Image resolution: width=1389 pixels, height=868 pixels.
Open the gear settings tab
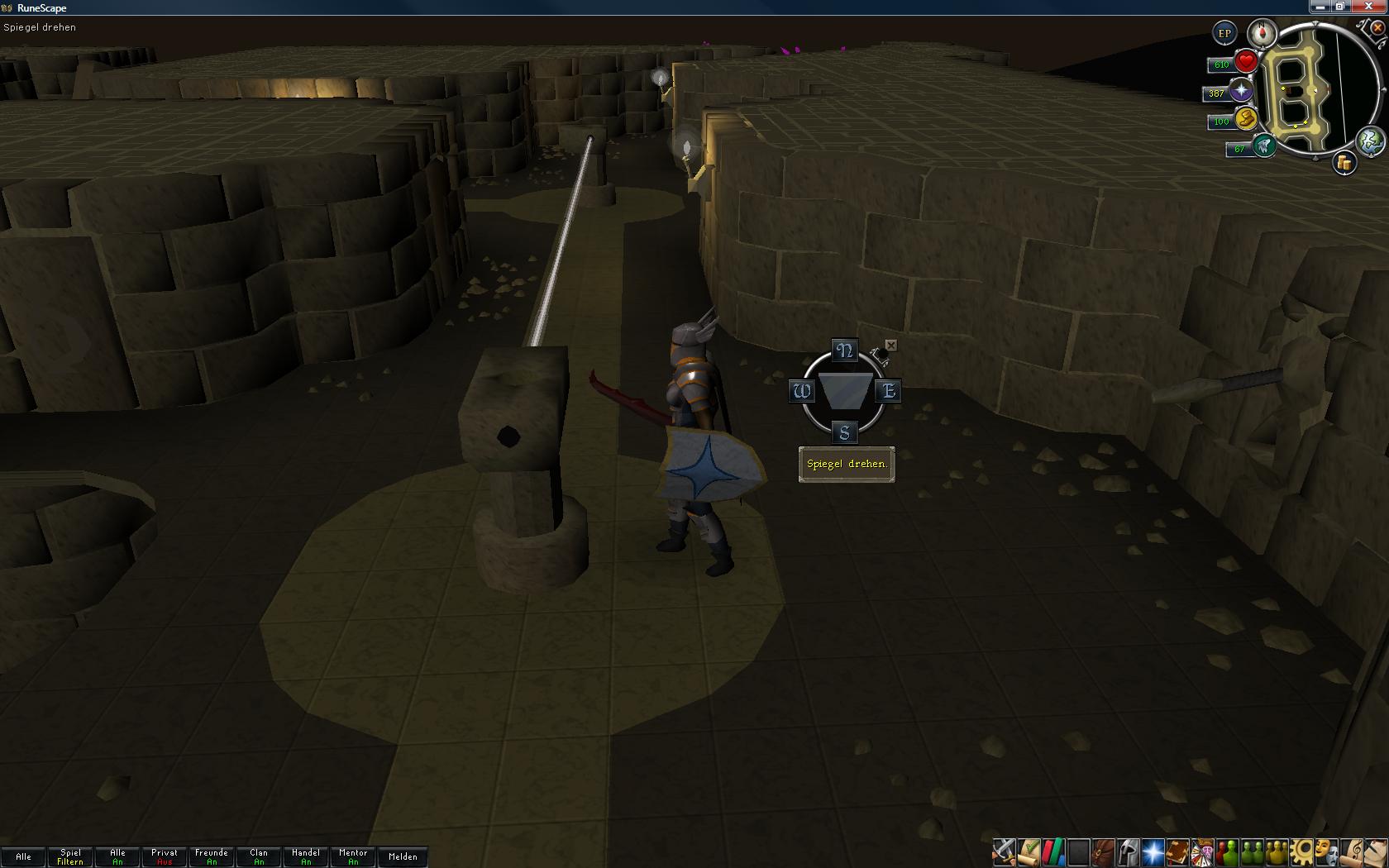coord(1302,851)
